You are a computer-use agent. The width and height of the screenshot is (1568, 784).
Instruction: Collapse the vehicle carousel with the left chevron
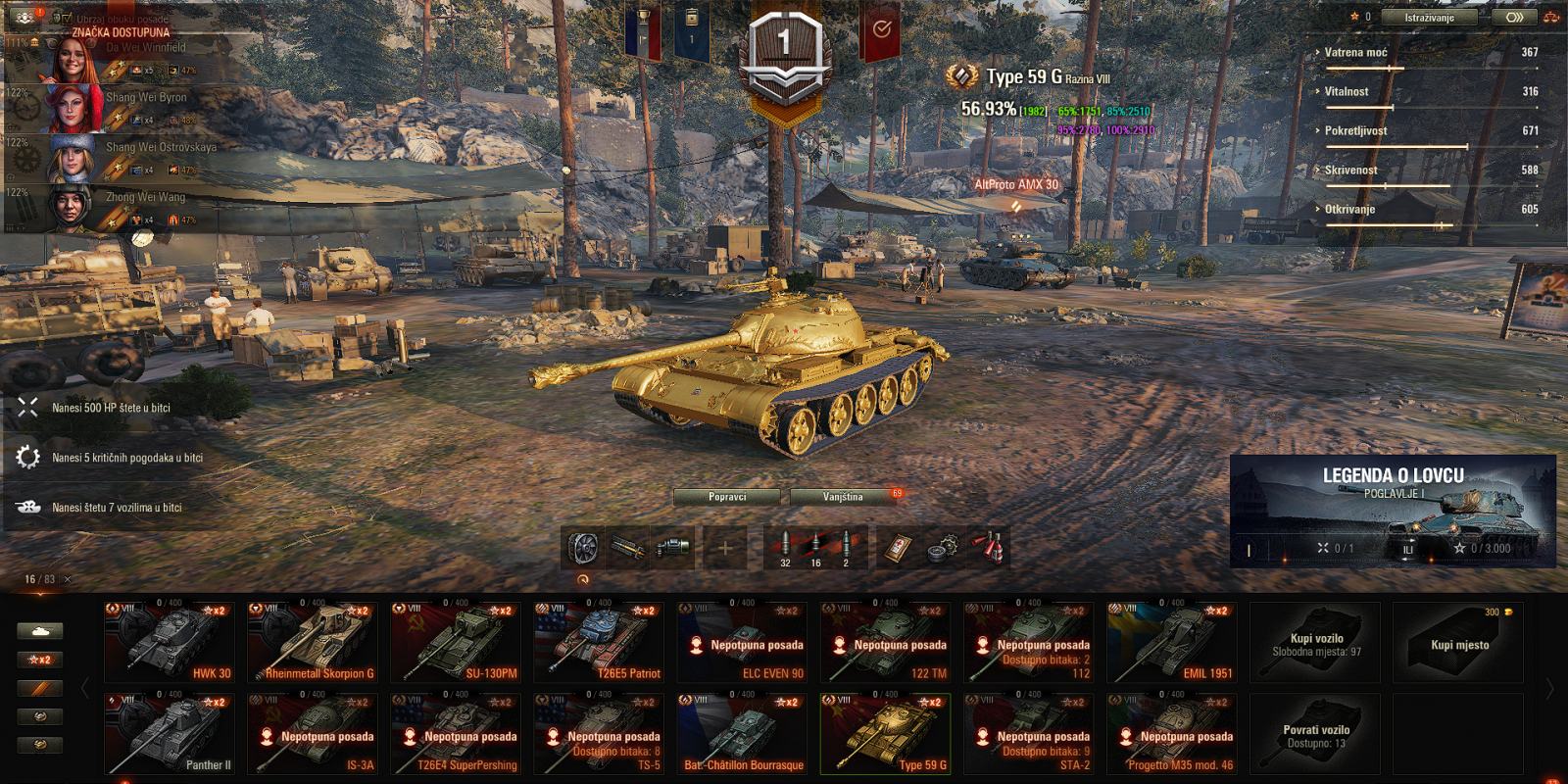pos(85,687)
